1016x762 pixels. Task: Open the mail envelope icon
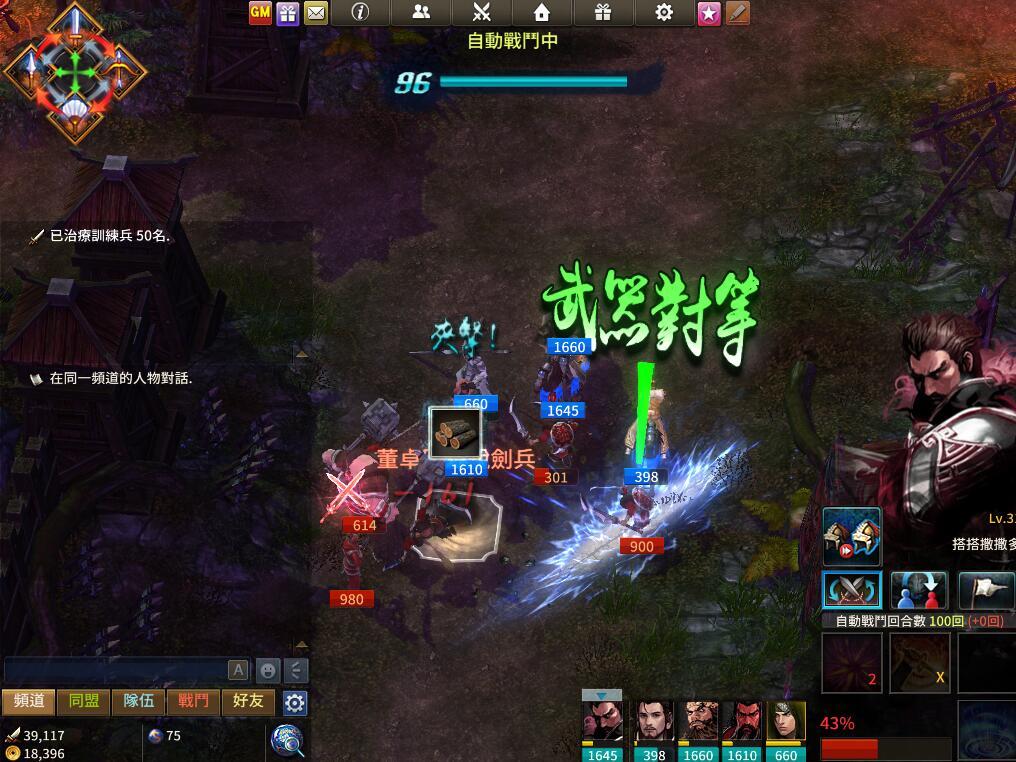316,13
